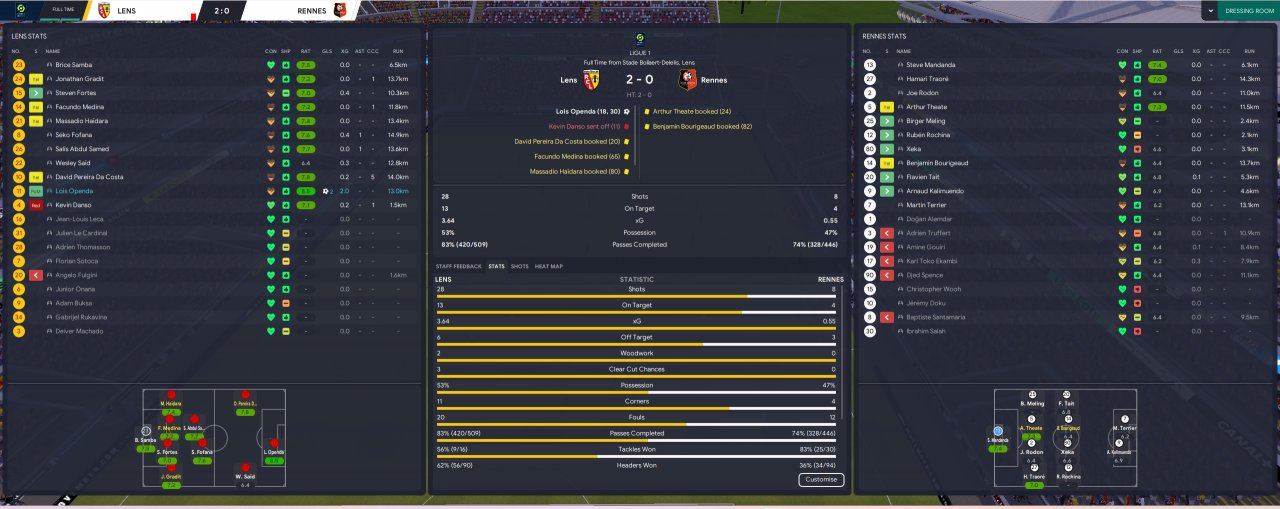
Task: Sort Rennes stats by the RUN column
Action: pyautogui.click(x=1249, y=51)
